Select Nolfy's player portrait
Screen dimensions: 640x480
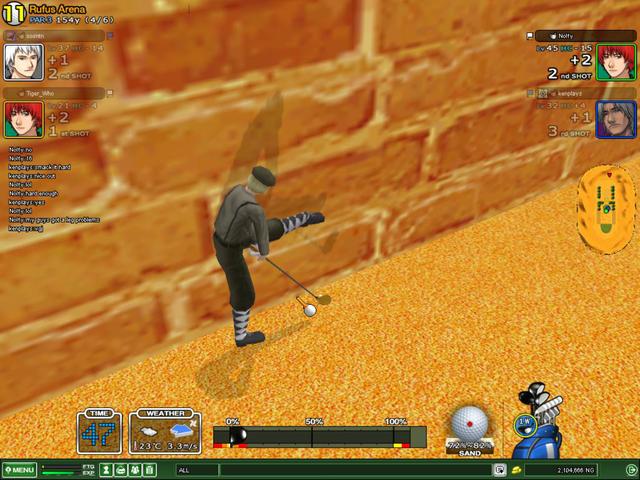tap(616, 61)
